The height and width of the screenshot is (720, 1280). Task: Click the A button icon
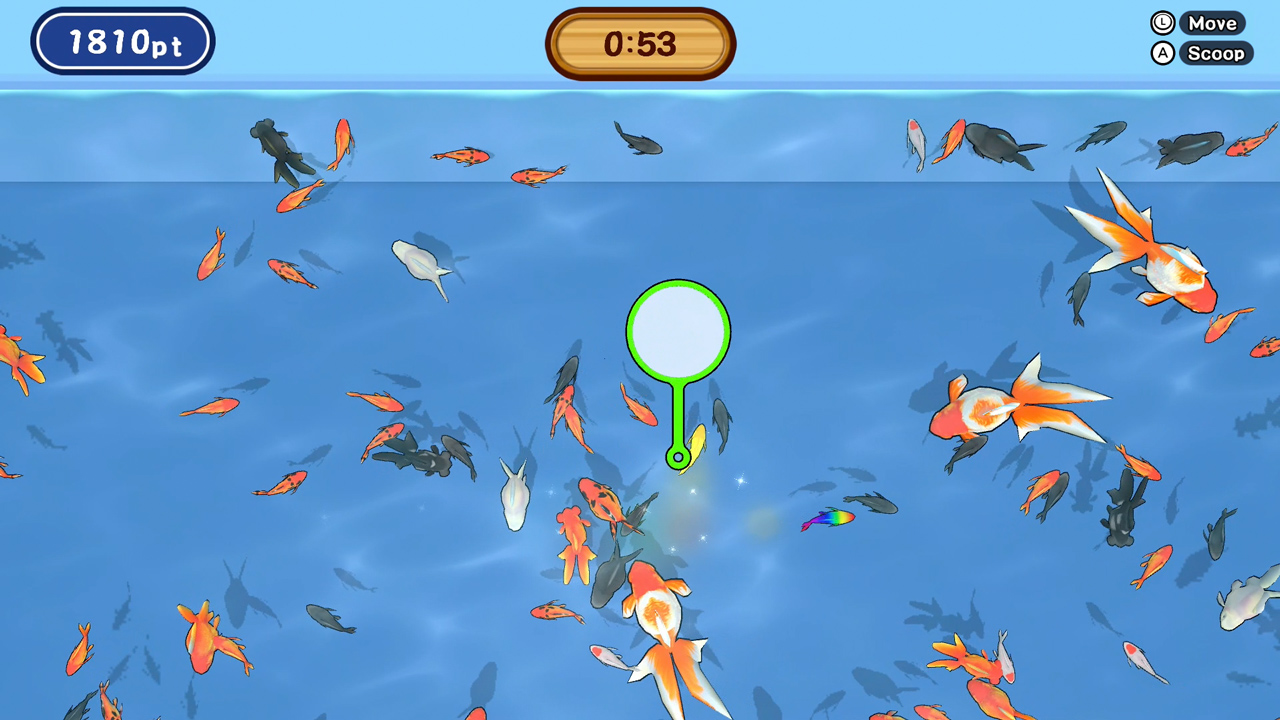[x=1162, y=53]
